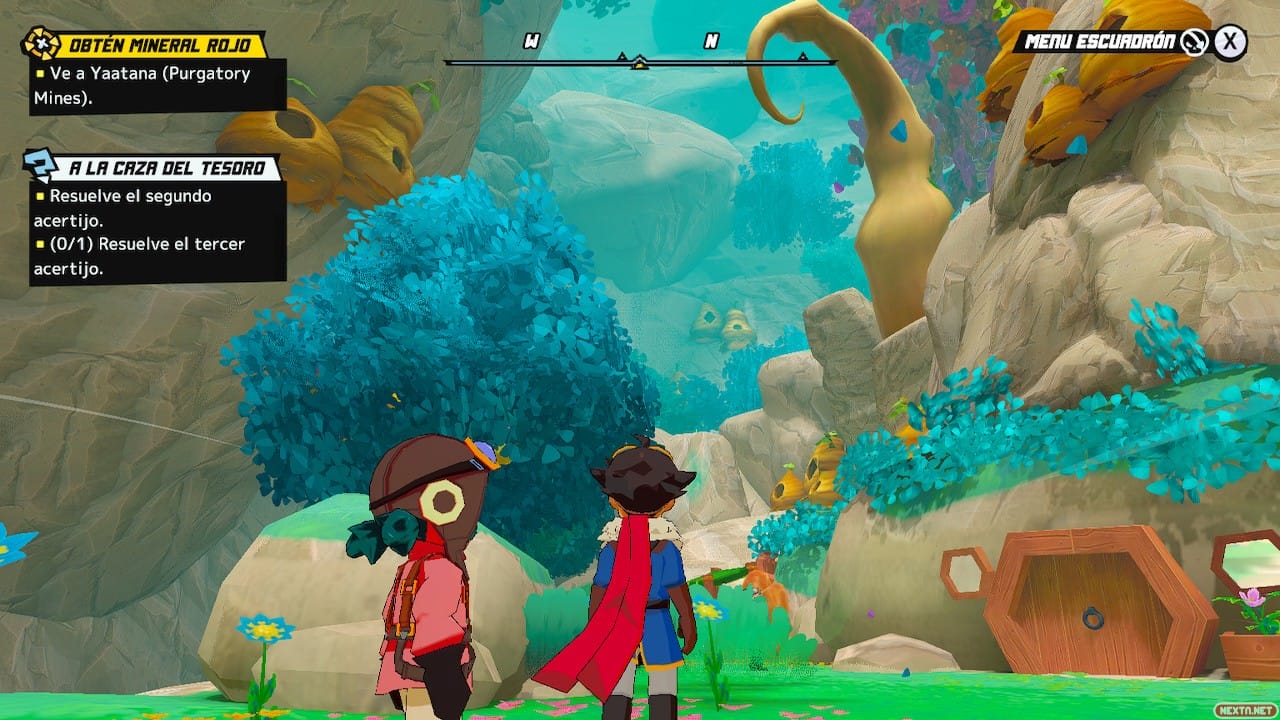Click the Resuelve el tercer acertijo objective
The height and width of the screenshot is (720, 1280).
[146, 256]
